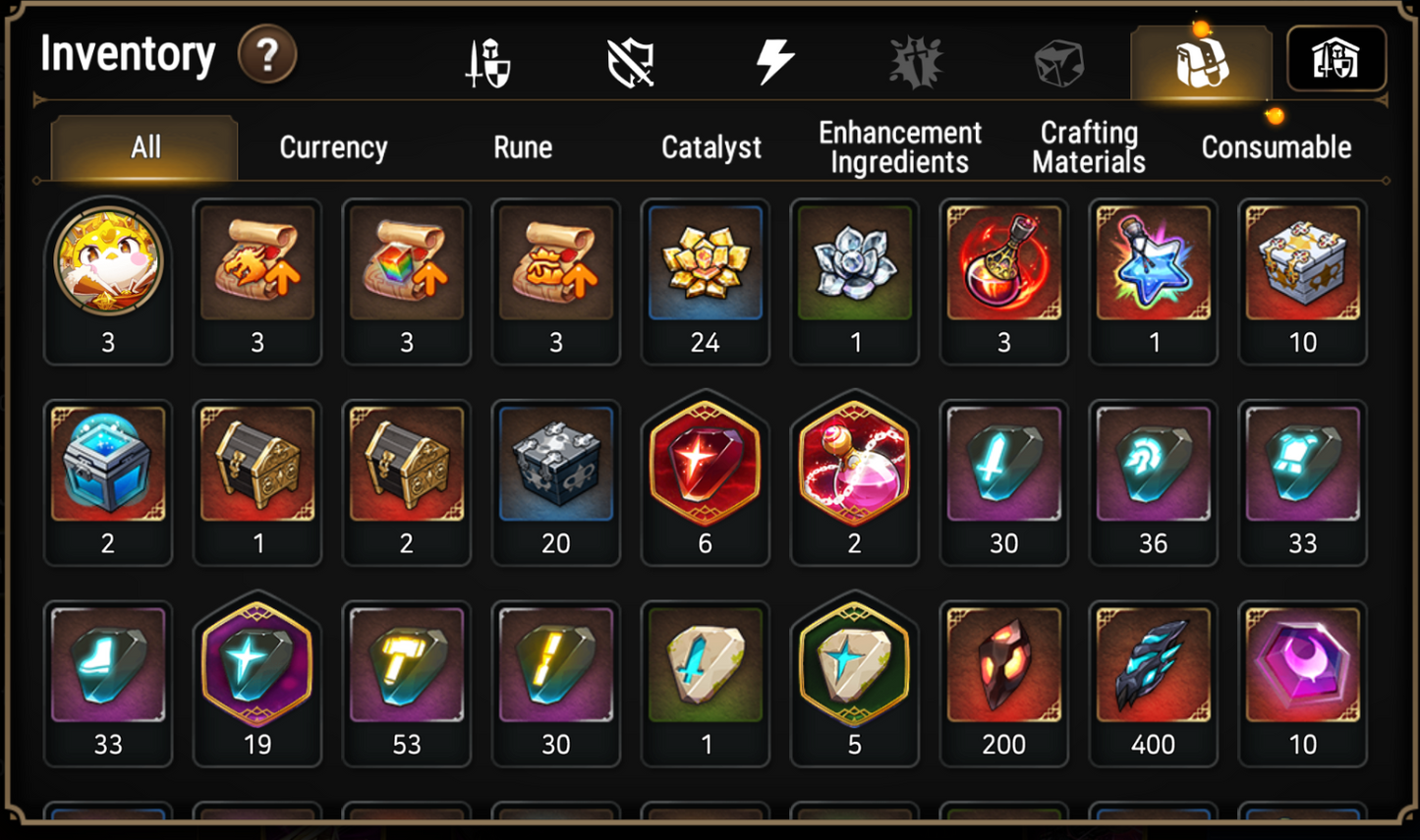Click the fortress building icon at top right
This screenshot has height=840, width=1420.
[x=1336, y=59]
